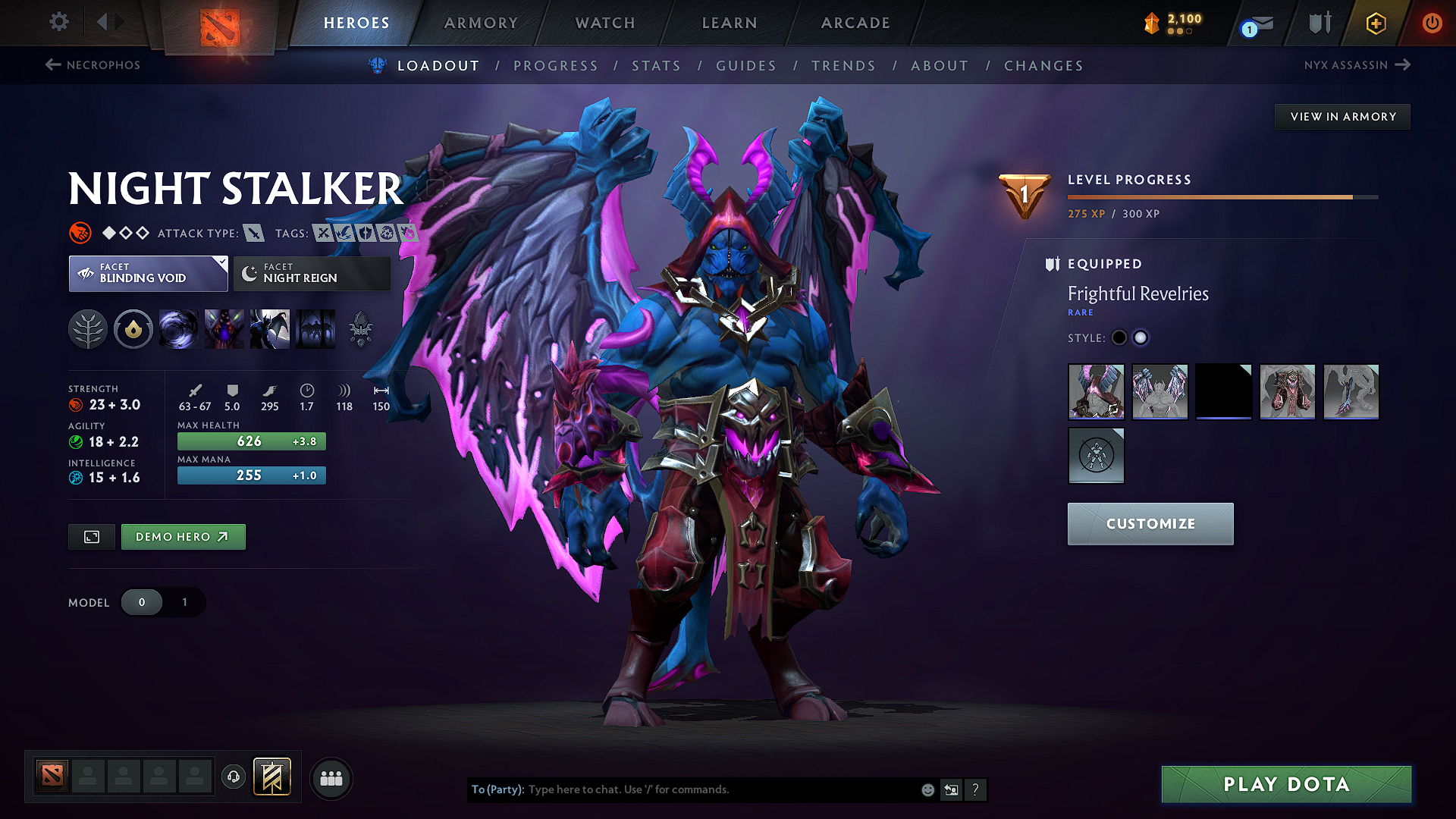Screen dimensions: 1456x819
Task: Click the Demo Hero button
Action: click(183, 536)
